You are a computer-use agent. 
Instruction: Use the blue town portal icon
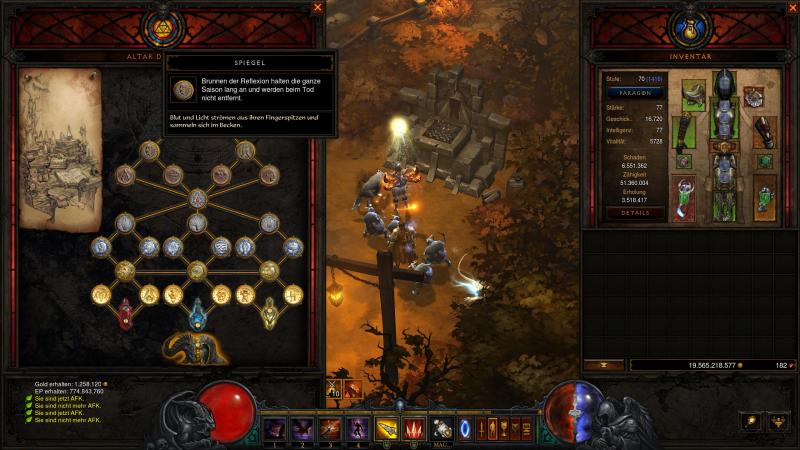pos(466,429)
